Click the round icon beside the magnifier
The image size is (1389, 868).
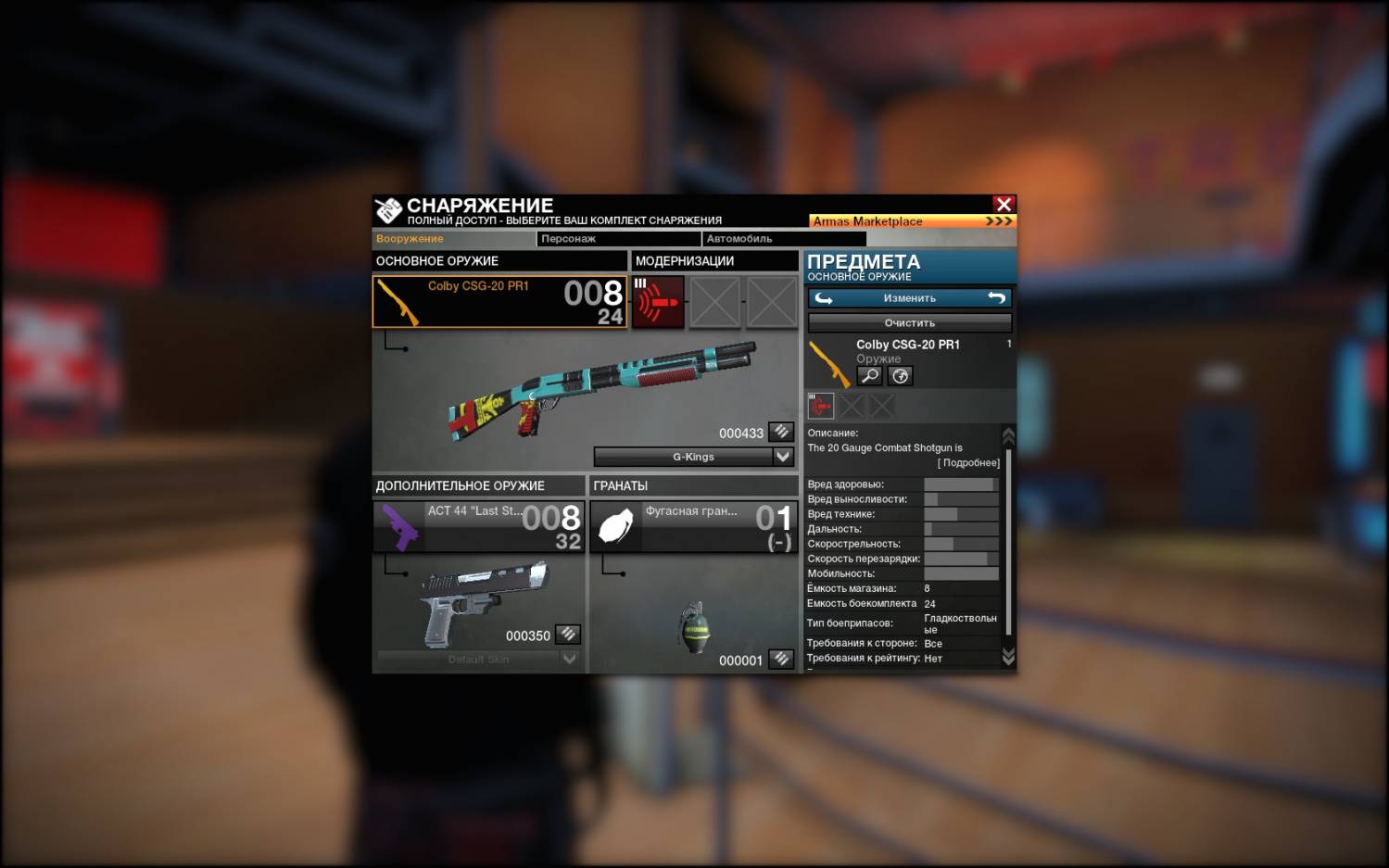[x=900, y=375]
